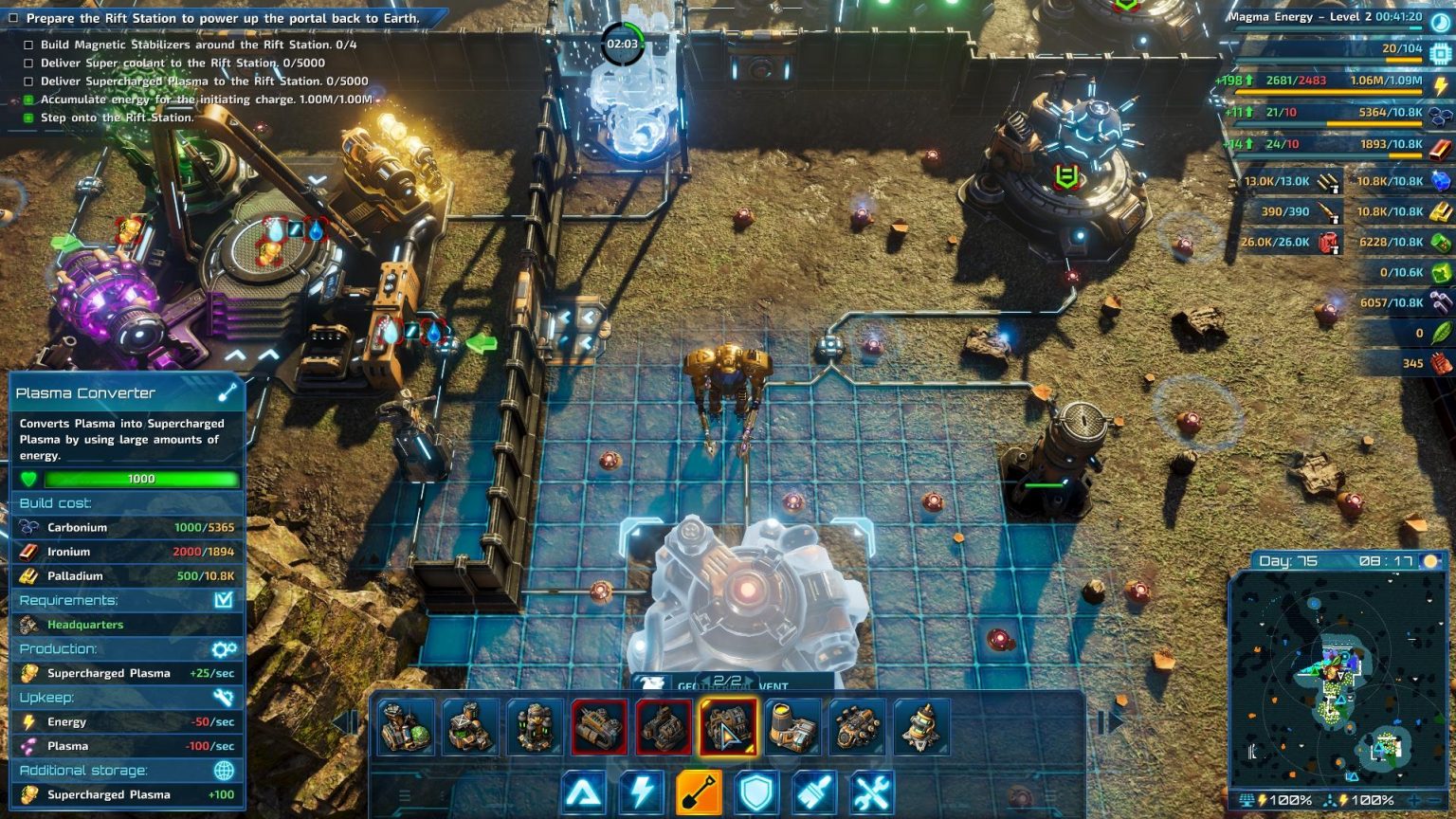Open the next page of the 2/2 vent info
The image size is (1456, 819).
point(749,679)
